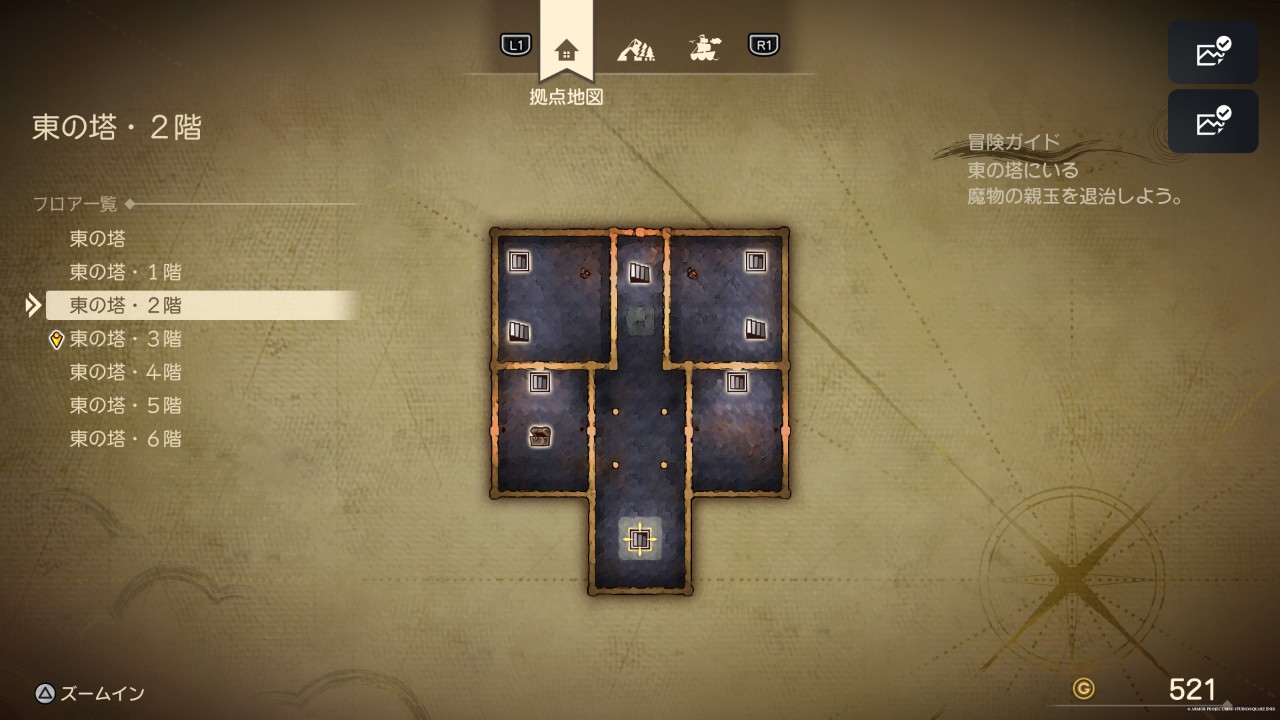Choose 東の塔・1階 from floor list
Image resolution: width=1280 pixels, height=720 pixels.
(125, 272)
